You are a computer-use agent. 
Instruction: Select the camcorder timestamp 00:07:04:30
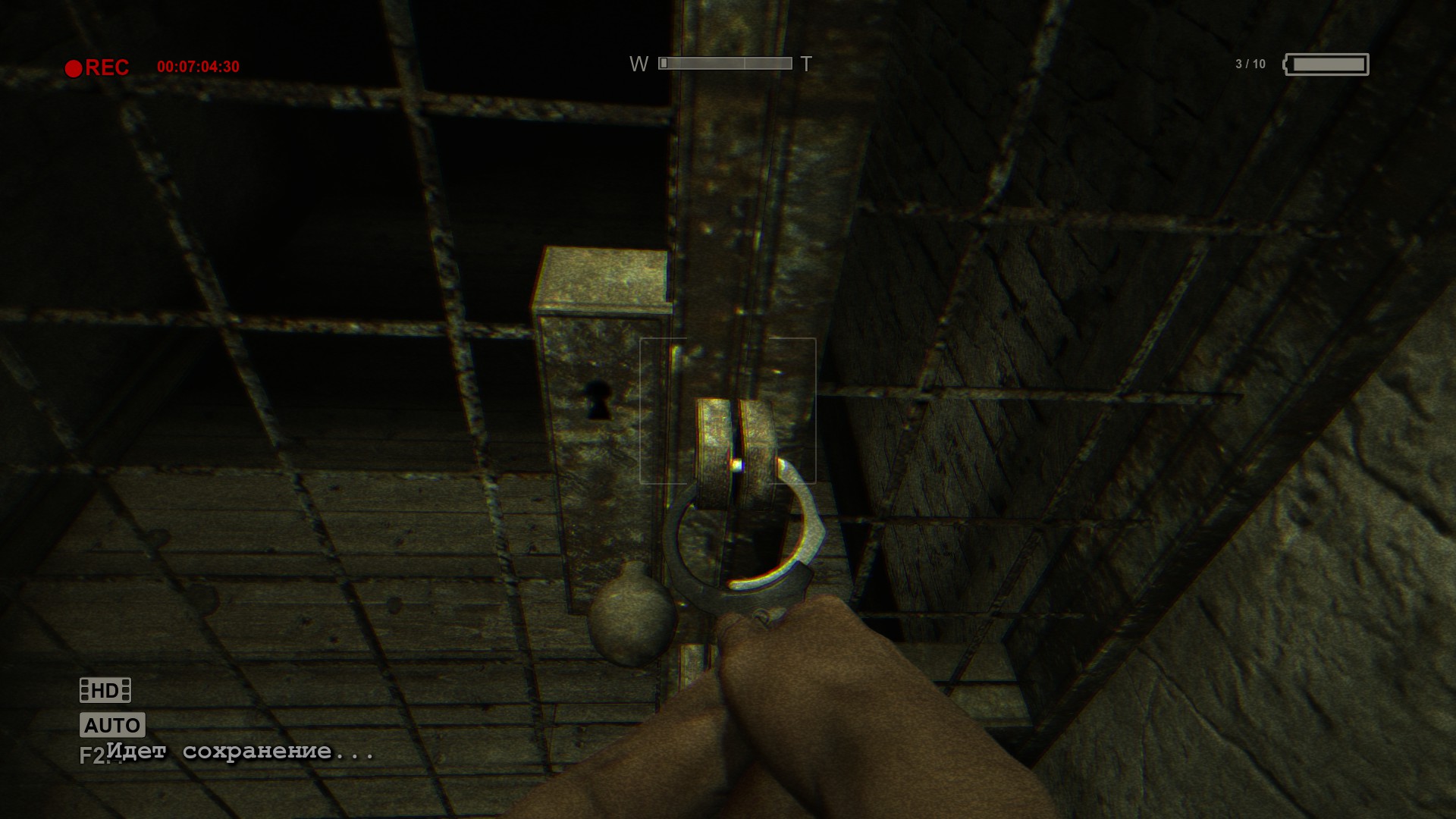pyautogui.click(x=197, y=67)
